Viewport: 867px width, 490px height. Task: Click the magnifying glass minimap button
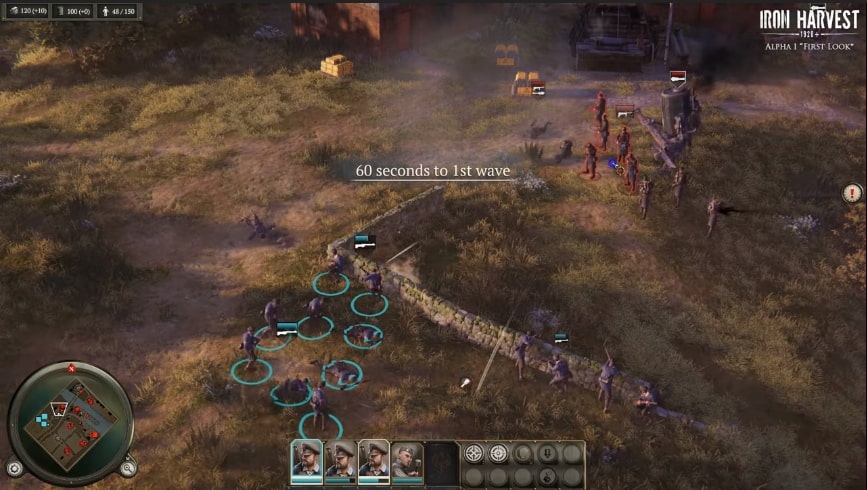128,468
